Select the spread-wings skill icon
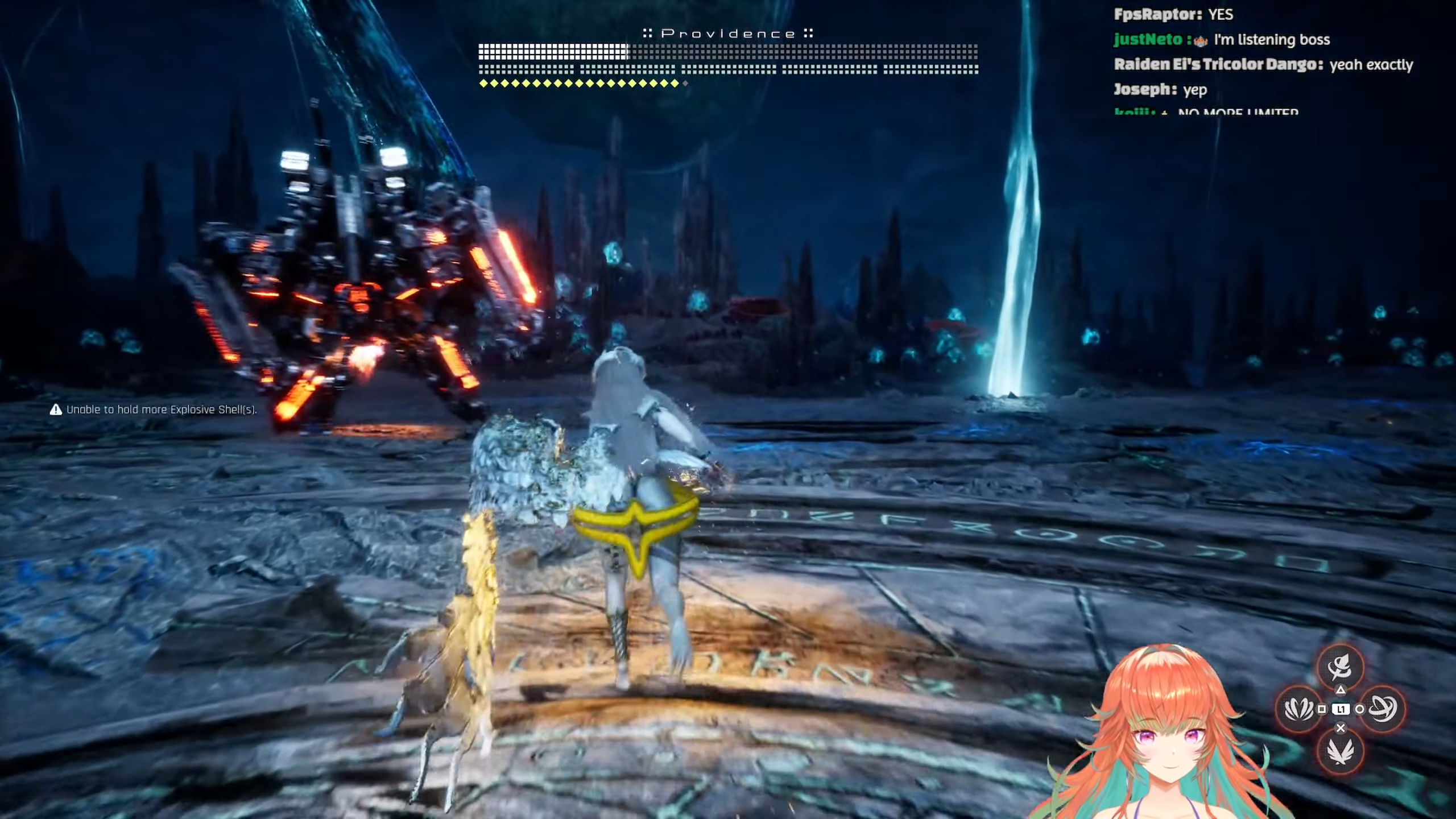 click(x=1340, y=751)
